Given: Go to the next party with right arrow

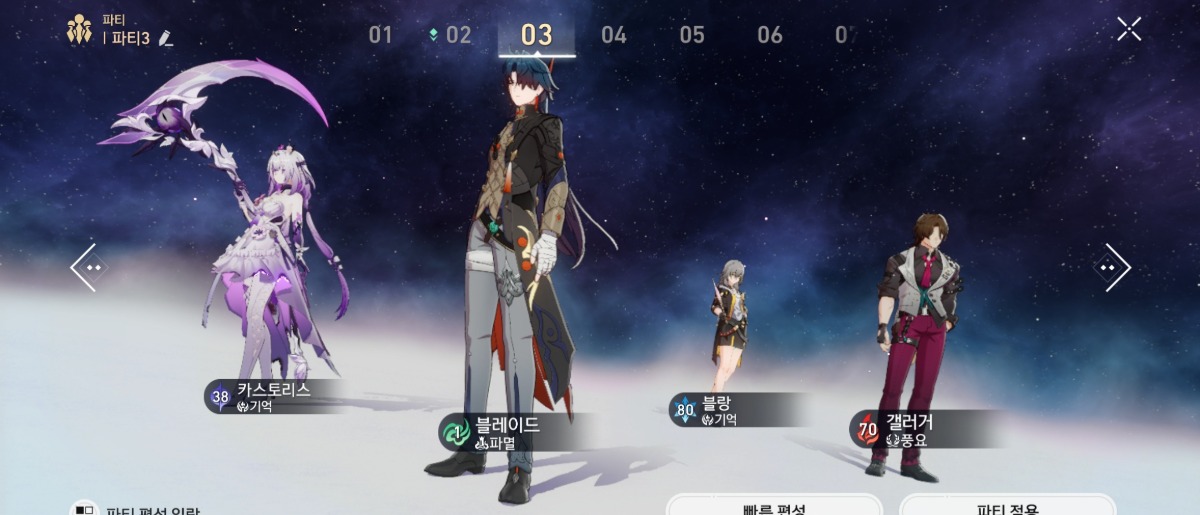Looking at the screenshot, I should point(1111,267).
